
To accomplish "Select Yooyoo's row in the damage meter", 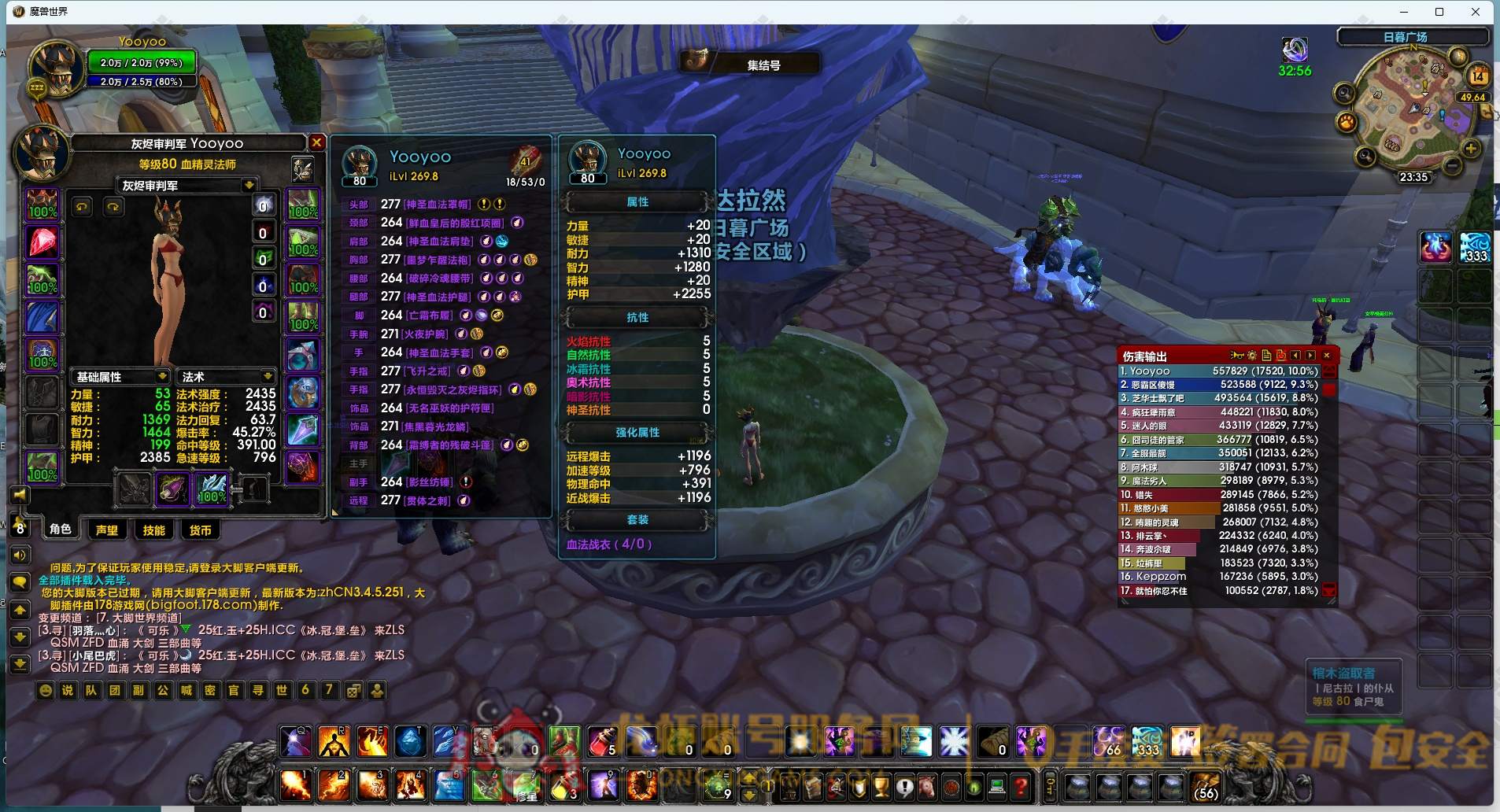I will [1218, 371].
